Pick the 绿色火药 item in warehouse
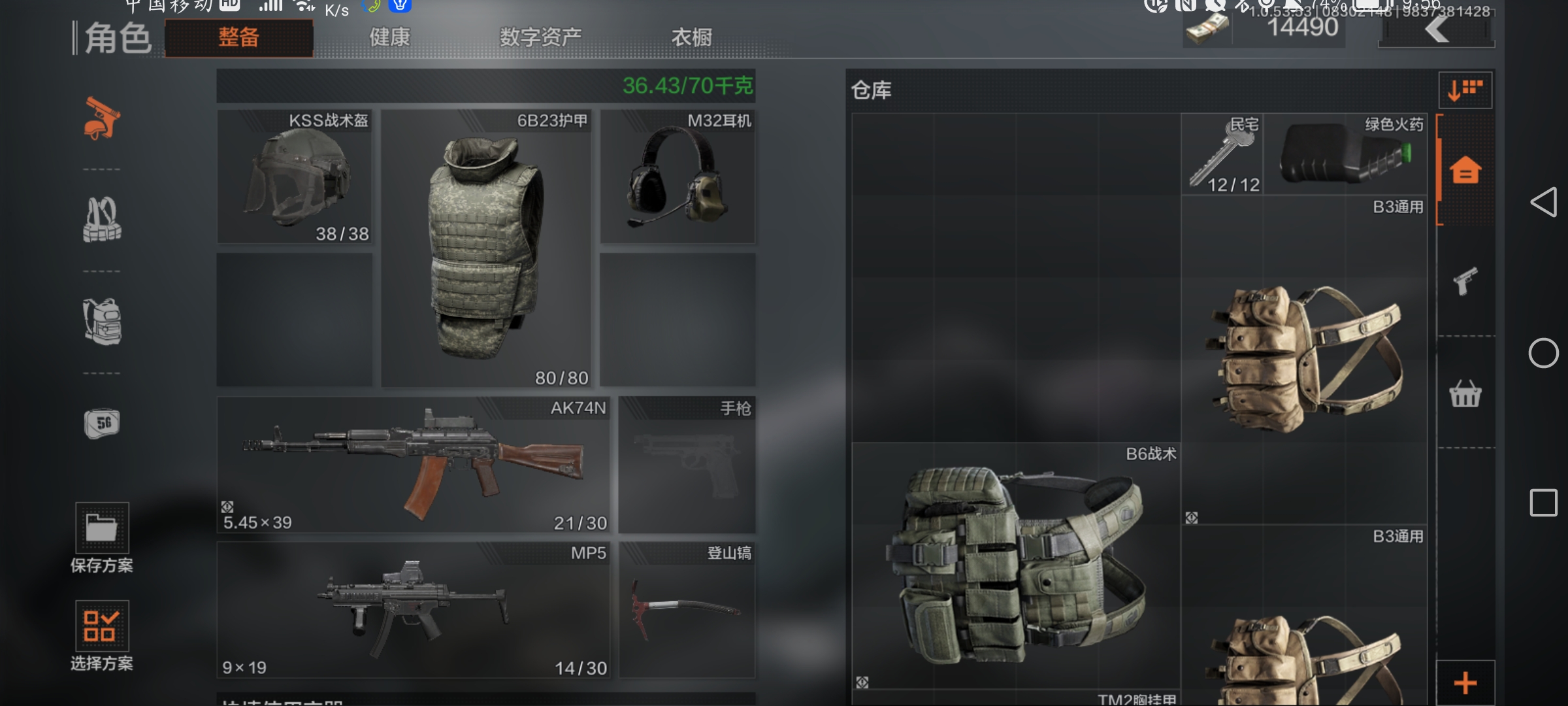 coord(1345,154)
